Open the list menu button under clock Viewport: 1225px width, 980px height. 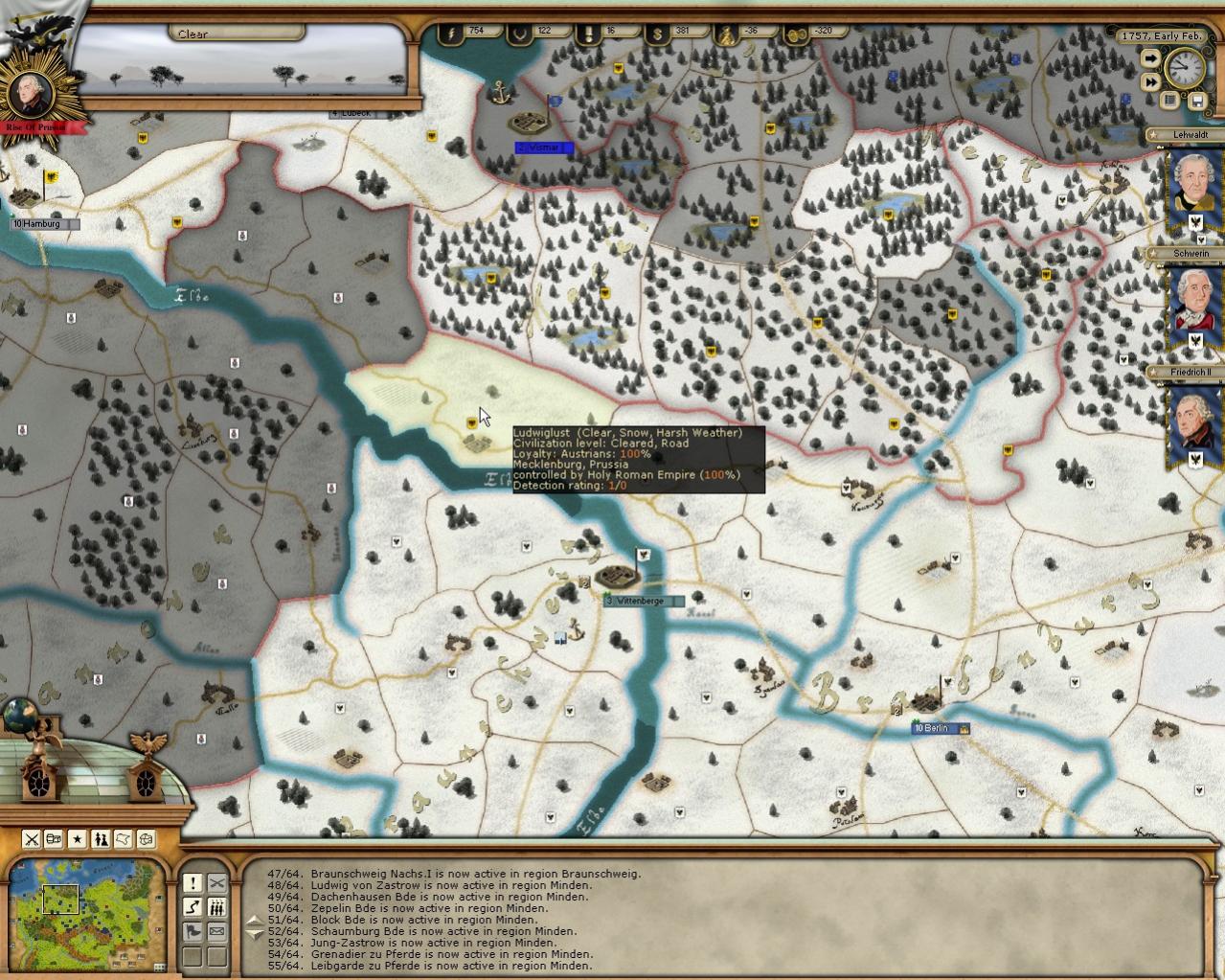pyautogui.click(x=1170, y=100)
